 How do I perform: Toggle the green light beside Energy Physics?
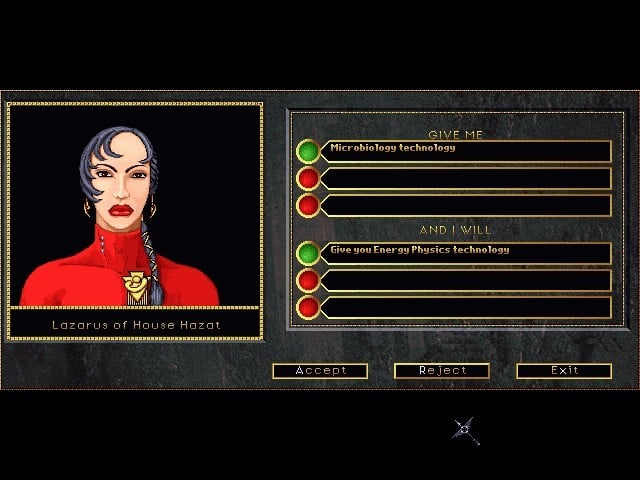click(x=308, y=253)
